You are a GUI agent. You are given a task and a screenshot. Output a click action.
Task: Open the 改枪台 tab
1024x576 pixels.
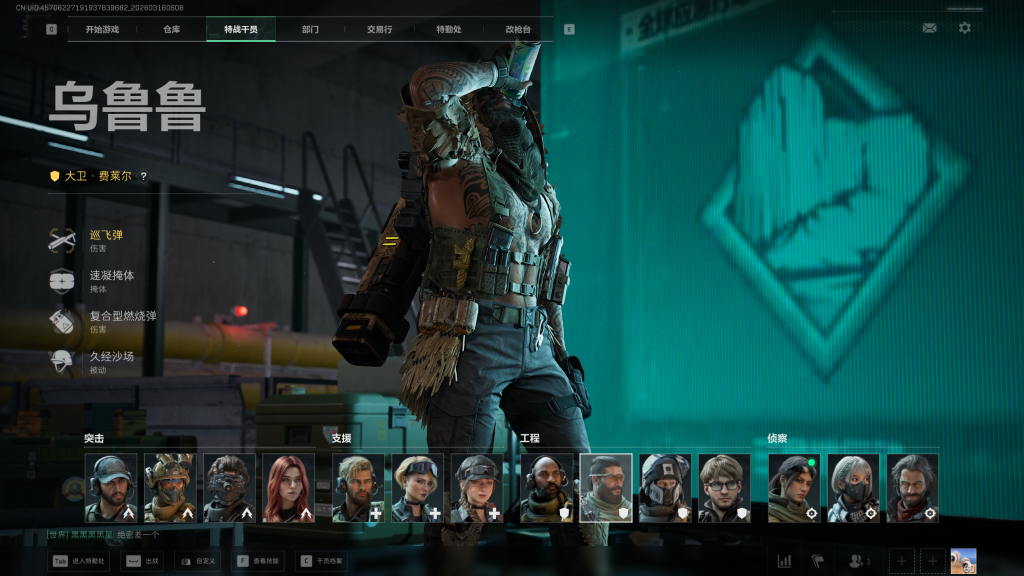(x=518, y=29)
